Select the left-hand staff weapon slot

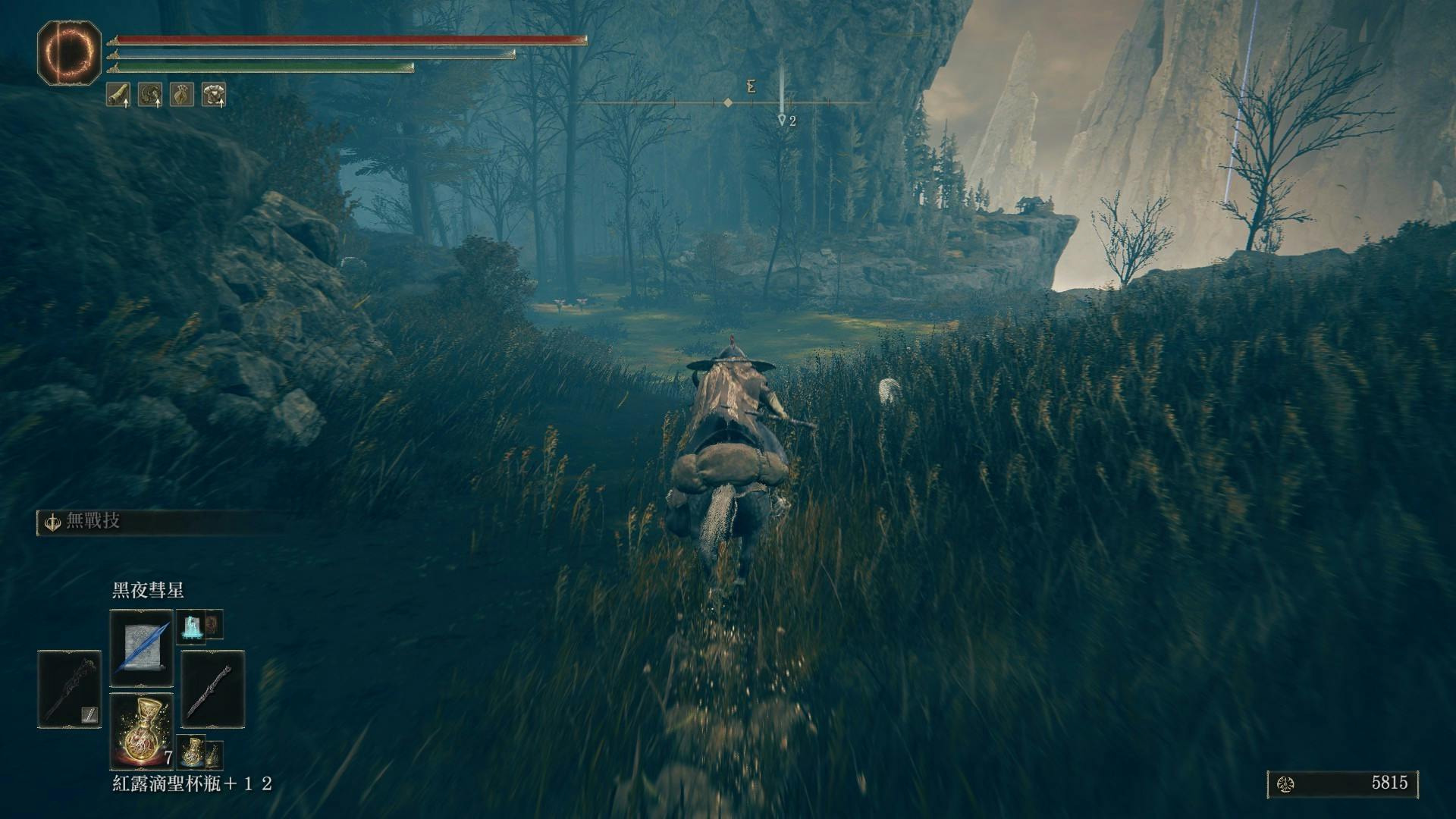[x=69, y=689]
